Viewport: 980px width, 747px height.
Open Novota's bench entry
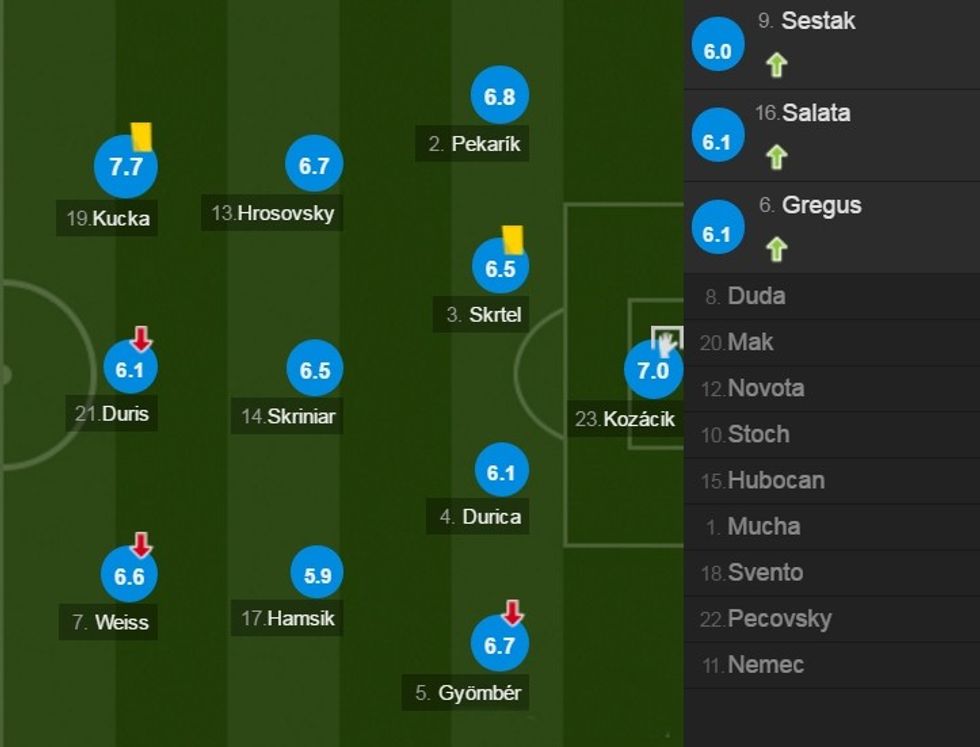[x=765, y=388]
